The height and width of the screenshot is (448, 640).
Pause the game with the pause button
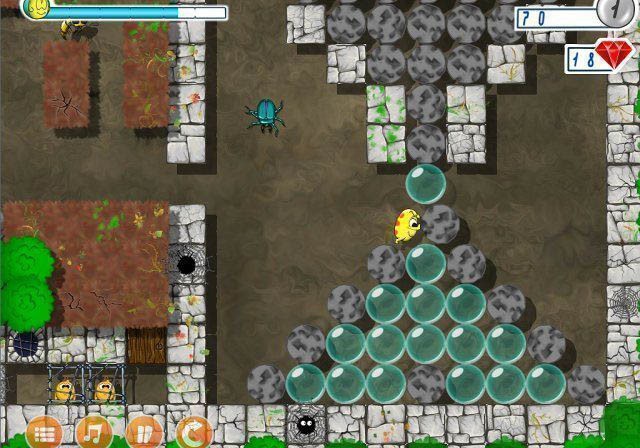pyautogui.click(x=143, y=433)
